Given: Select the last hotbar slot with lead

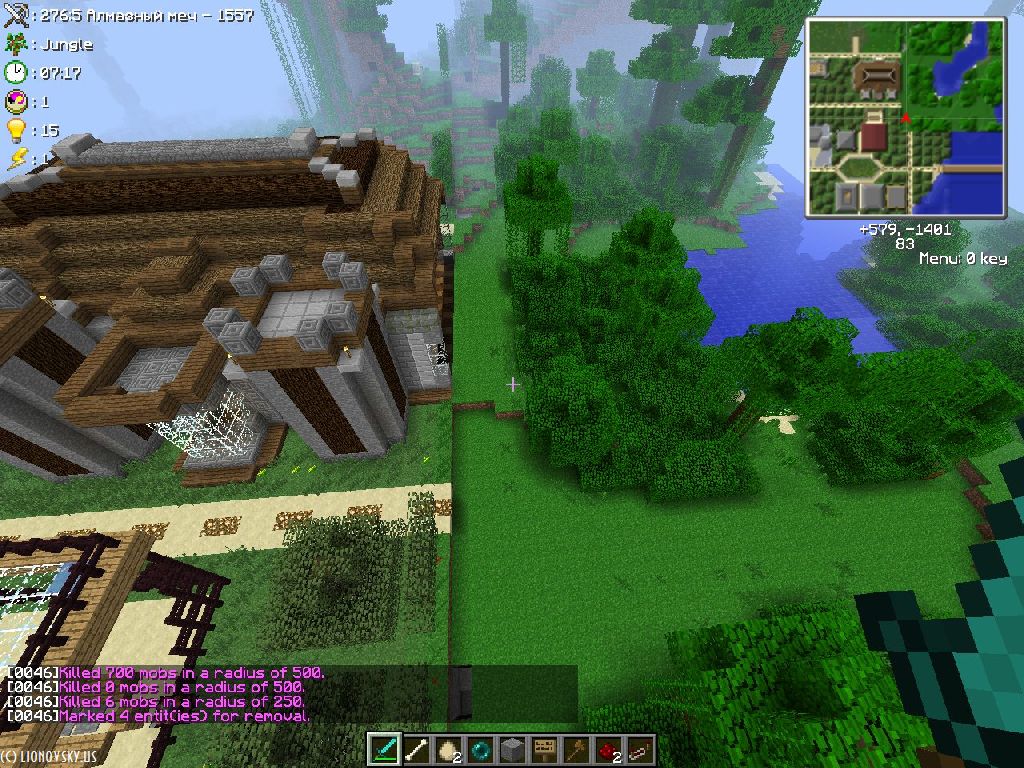Looking at the screenshot, I should point(640,749).
